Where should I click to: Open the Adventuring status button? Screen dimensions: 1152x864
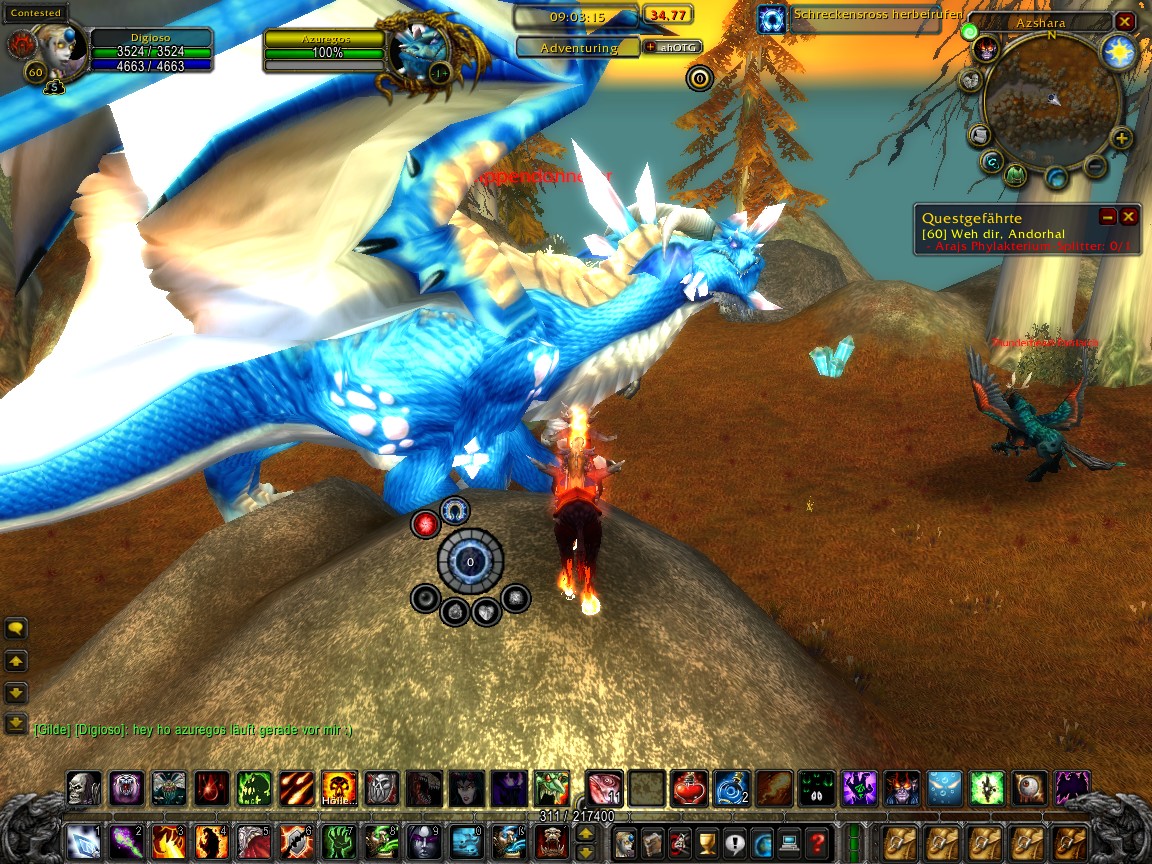point(578,47)
